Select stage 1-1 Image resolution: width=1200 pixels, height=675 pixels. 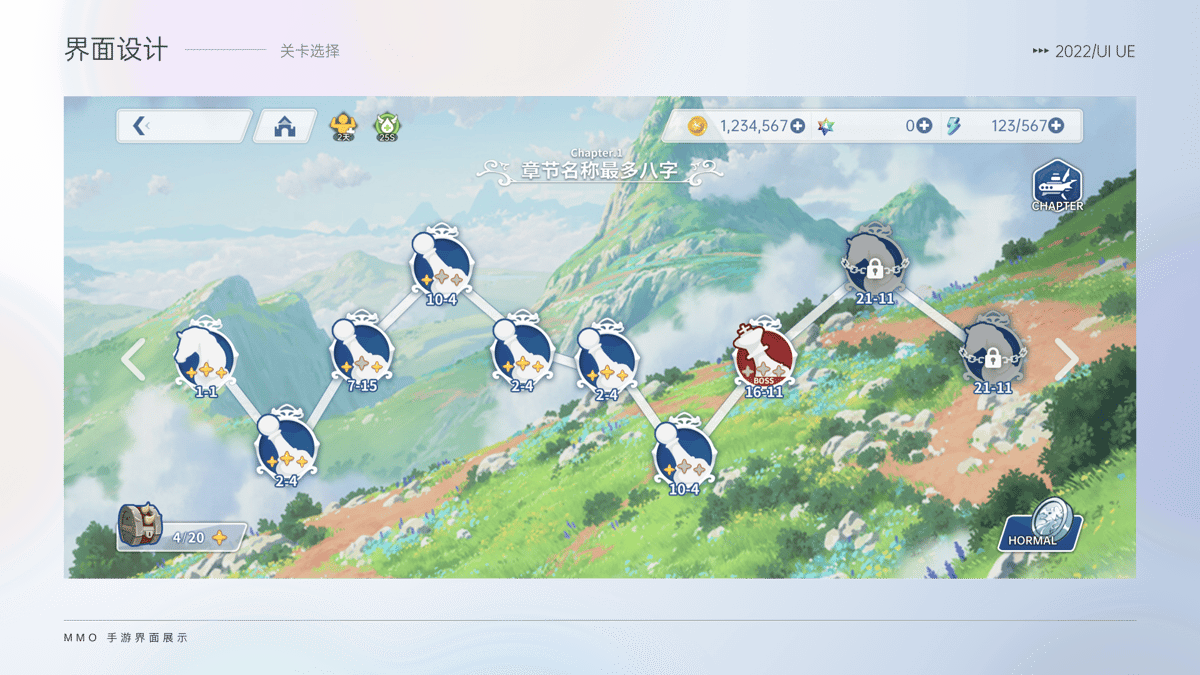point(206,357)
